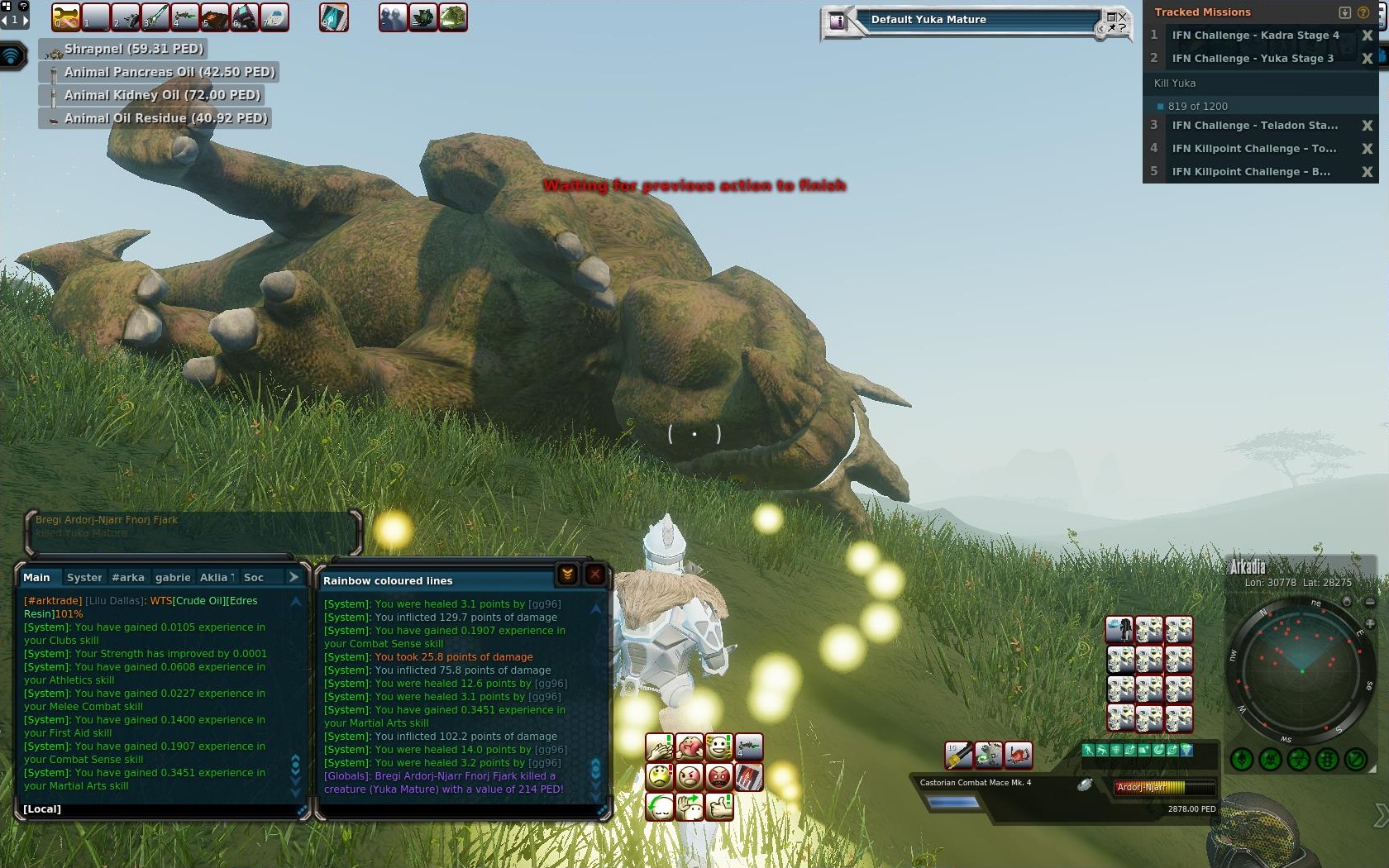Image resolution: width=1389 pixels, height=868 pixels.
Task: Switch to the #arka chat tab
Action: [128, 578]
